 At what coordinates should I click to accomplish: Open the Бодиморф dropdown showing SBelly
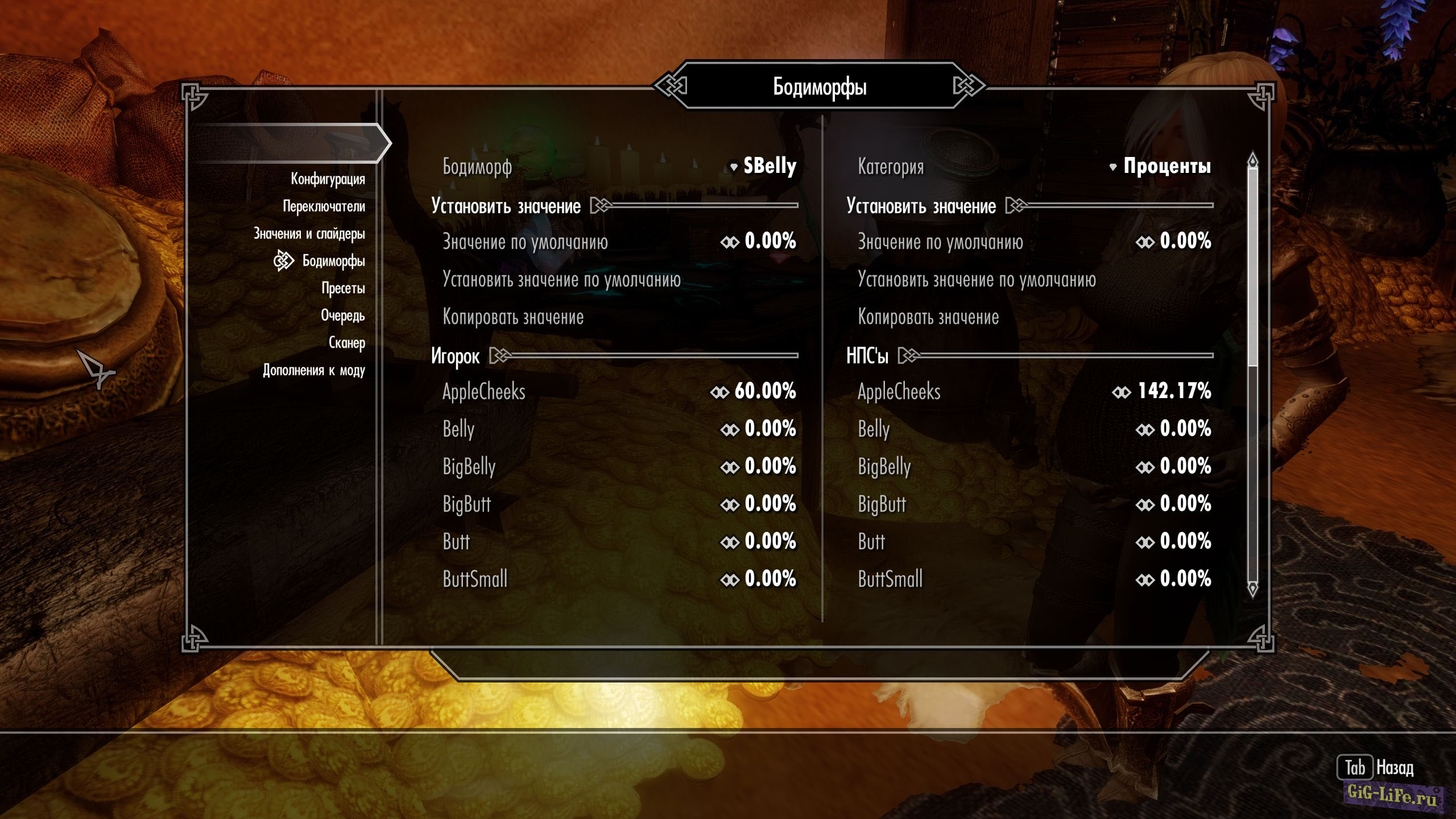pos(763,166)
